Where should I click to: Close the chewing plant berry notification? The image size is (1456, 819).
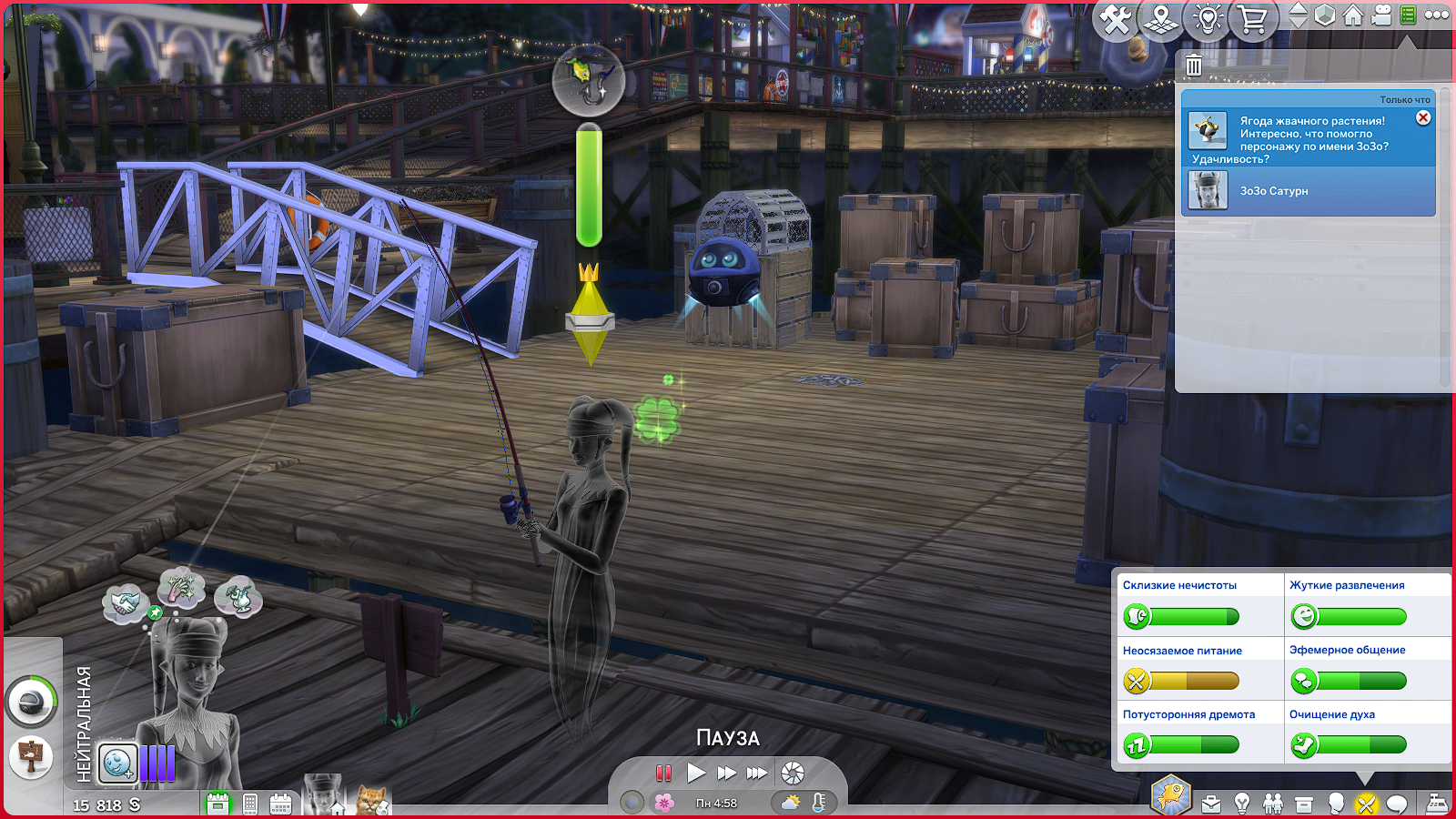[1423, 118]
